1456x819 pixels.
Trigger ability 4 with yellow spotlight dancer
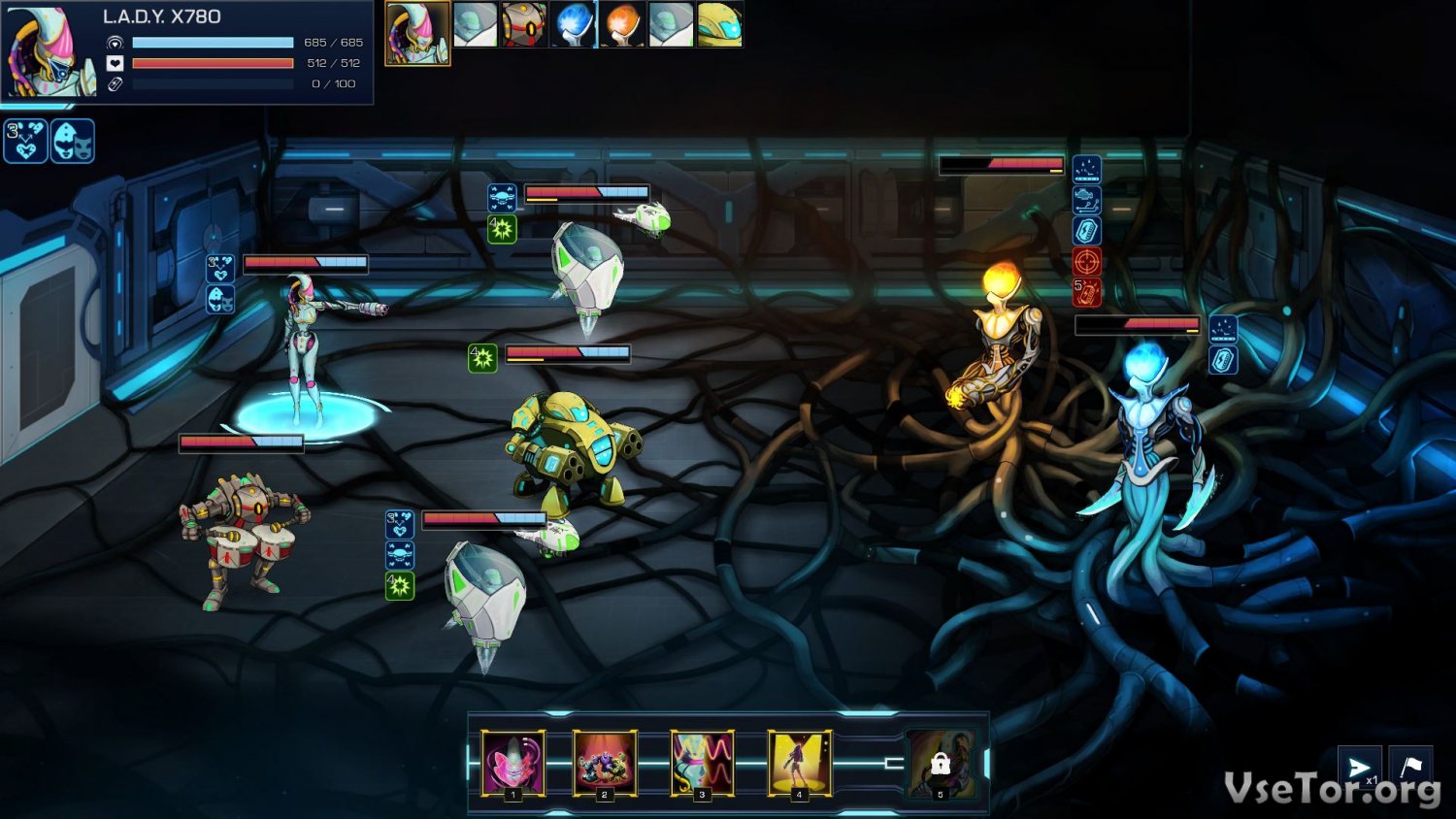click(x=799, y=763)
